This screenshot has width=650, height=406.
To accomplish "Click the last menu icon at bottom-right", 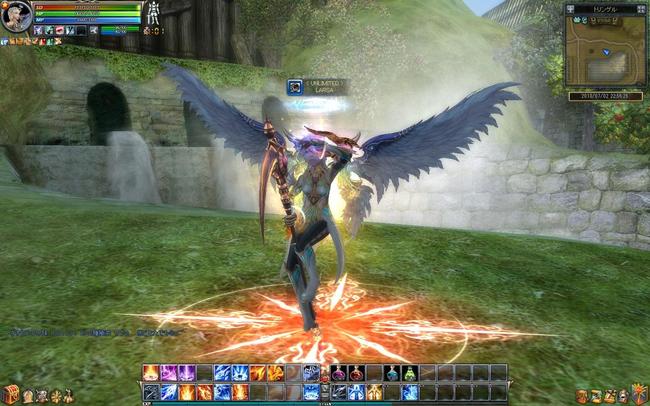I will [x=640, y=396].
